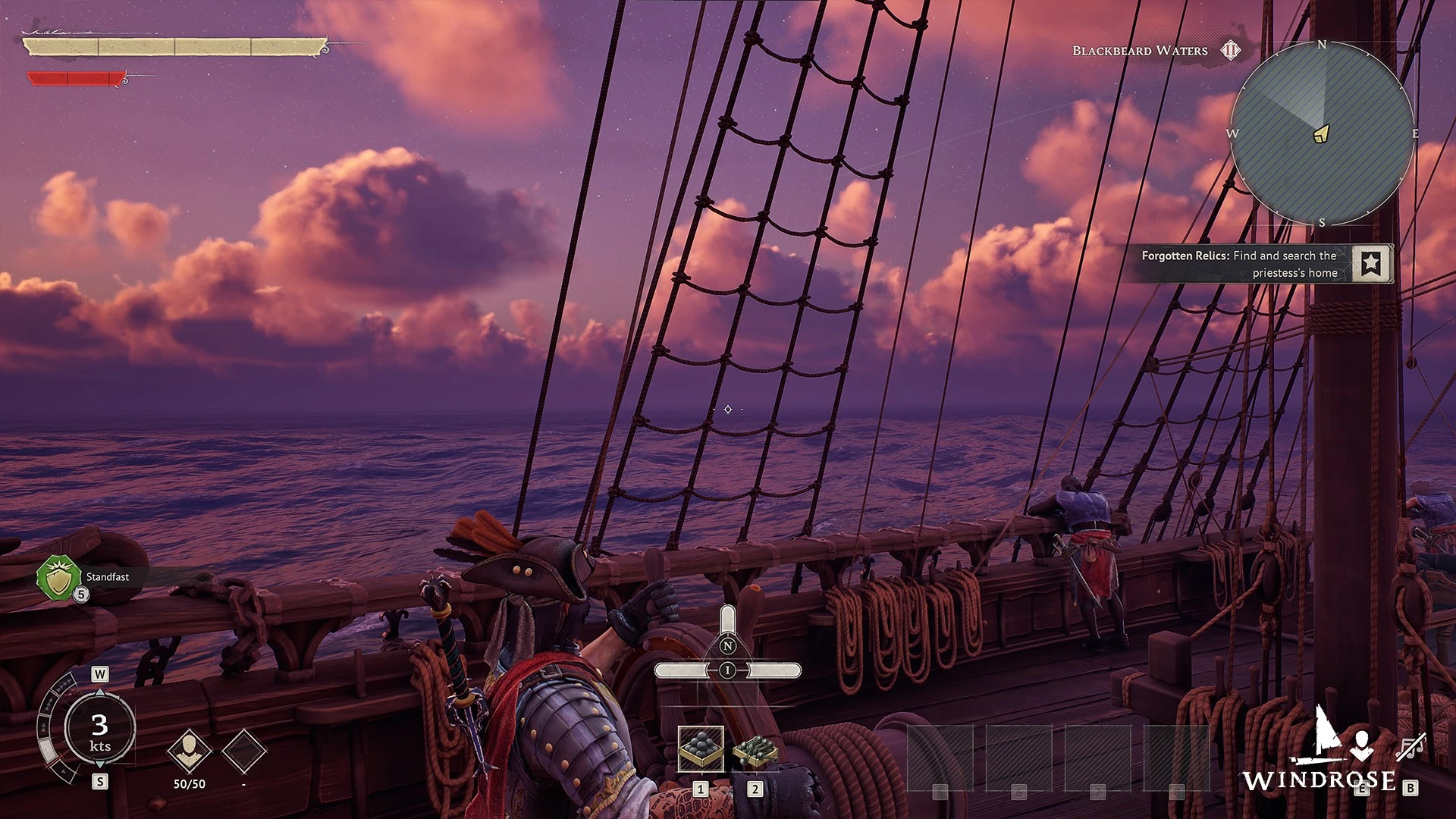
Task: Select the Forgotten Relics quest tracker
Action: click(1239, 264)
